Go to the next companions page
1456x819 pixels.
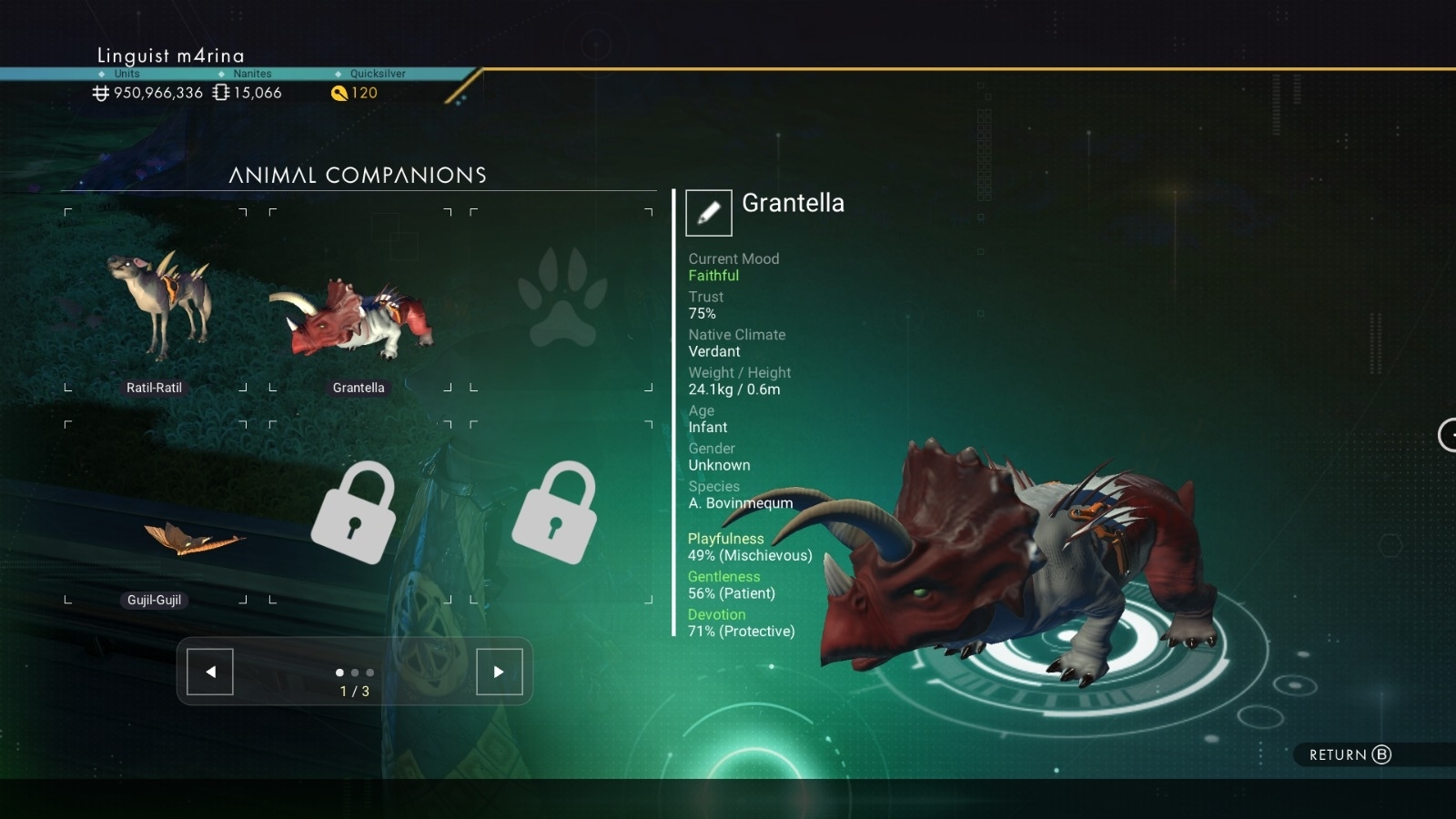500,672
